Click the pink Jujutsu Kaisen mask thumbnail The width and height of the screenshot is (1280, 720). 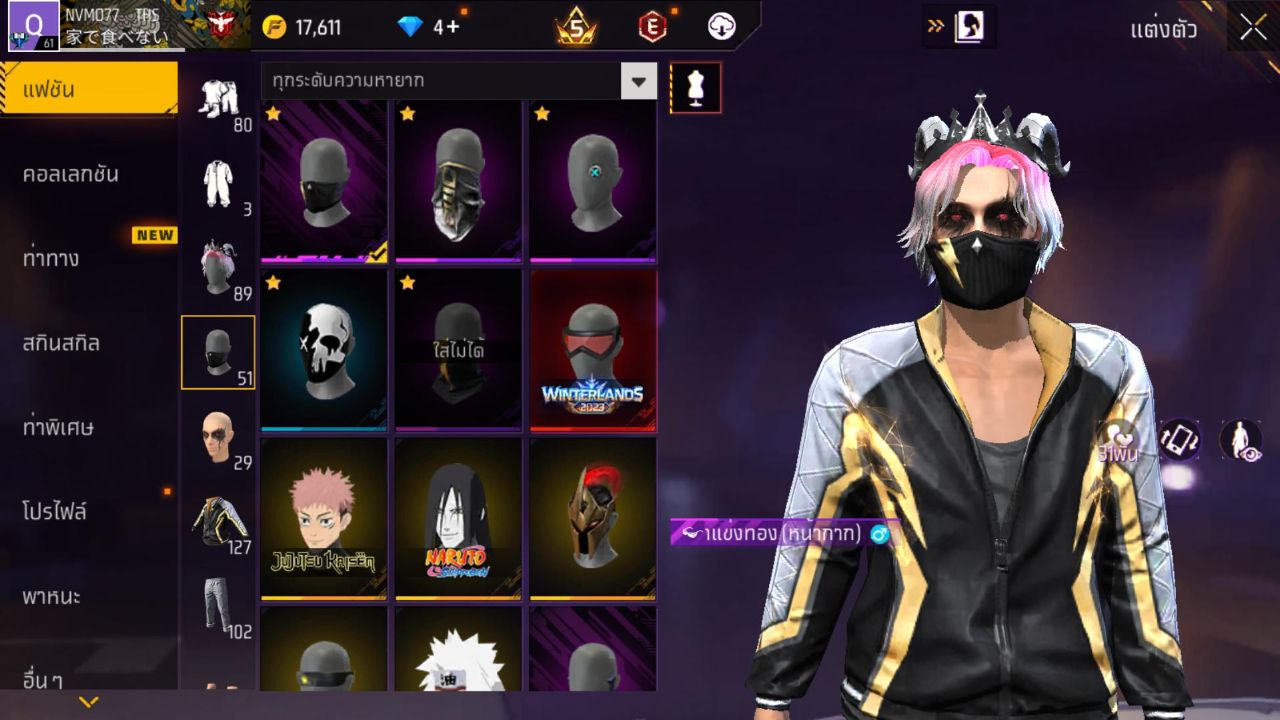322,517
